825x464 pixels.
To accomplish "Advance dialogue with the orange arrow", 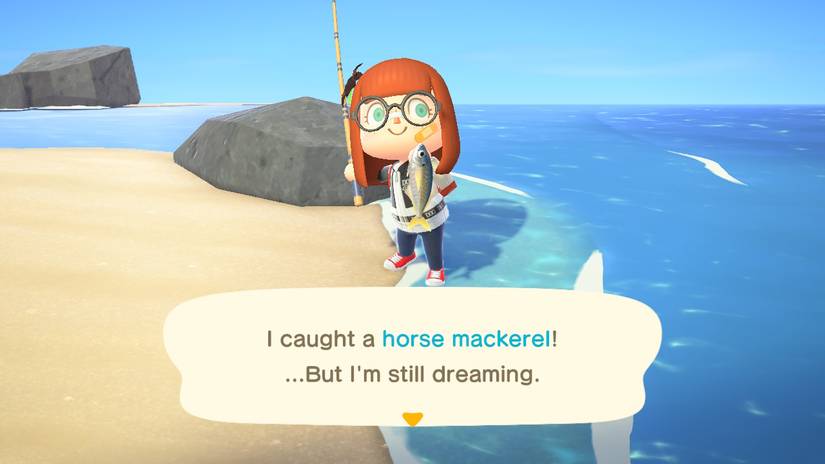I will point(412,418).
